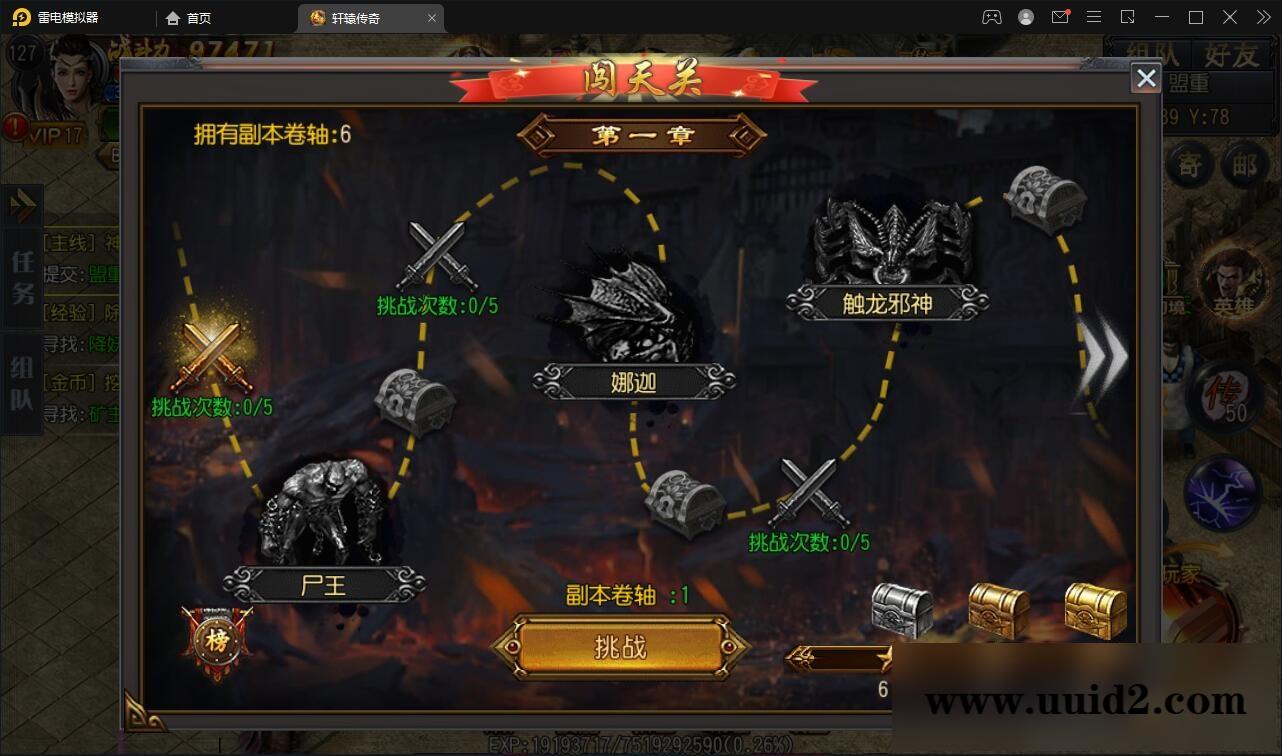Open the hamburger menu in the title bar
The width and height of the screenshot is (1282, 756).
coord(1094,17)
